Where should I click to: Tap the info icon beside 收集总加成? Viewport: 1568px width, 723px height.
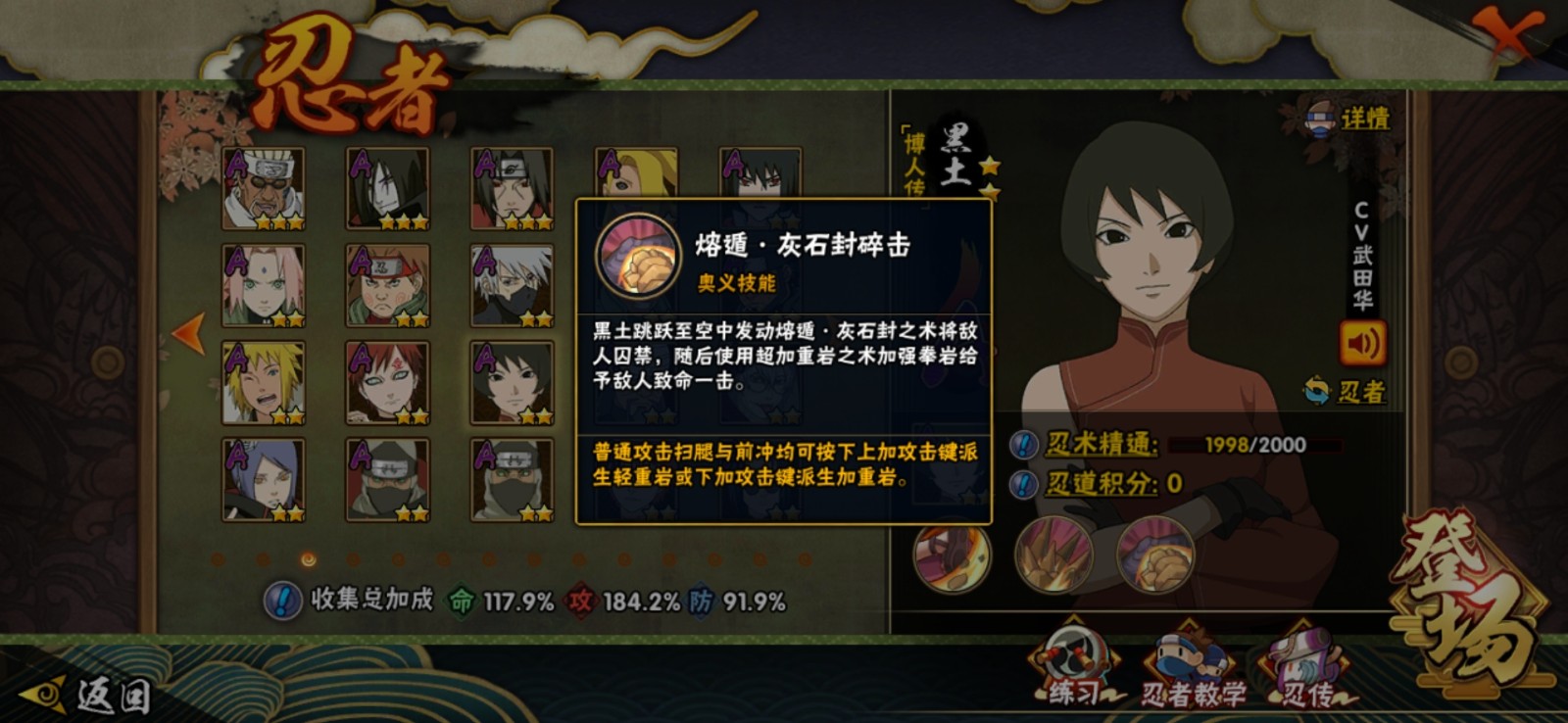[x=282, y=601]
